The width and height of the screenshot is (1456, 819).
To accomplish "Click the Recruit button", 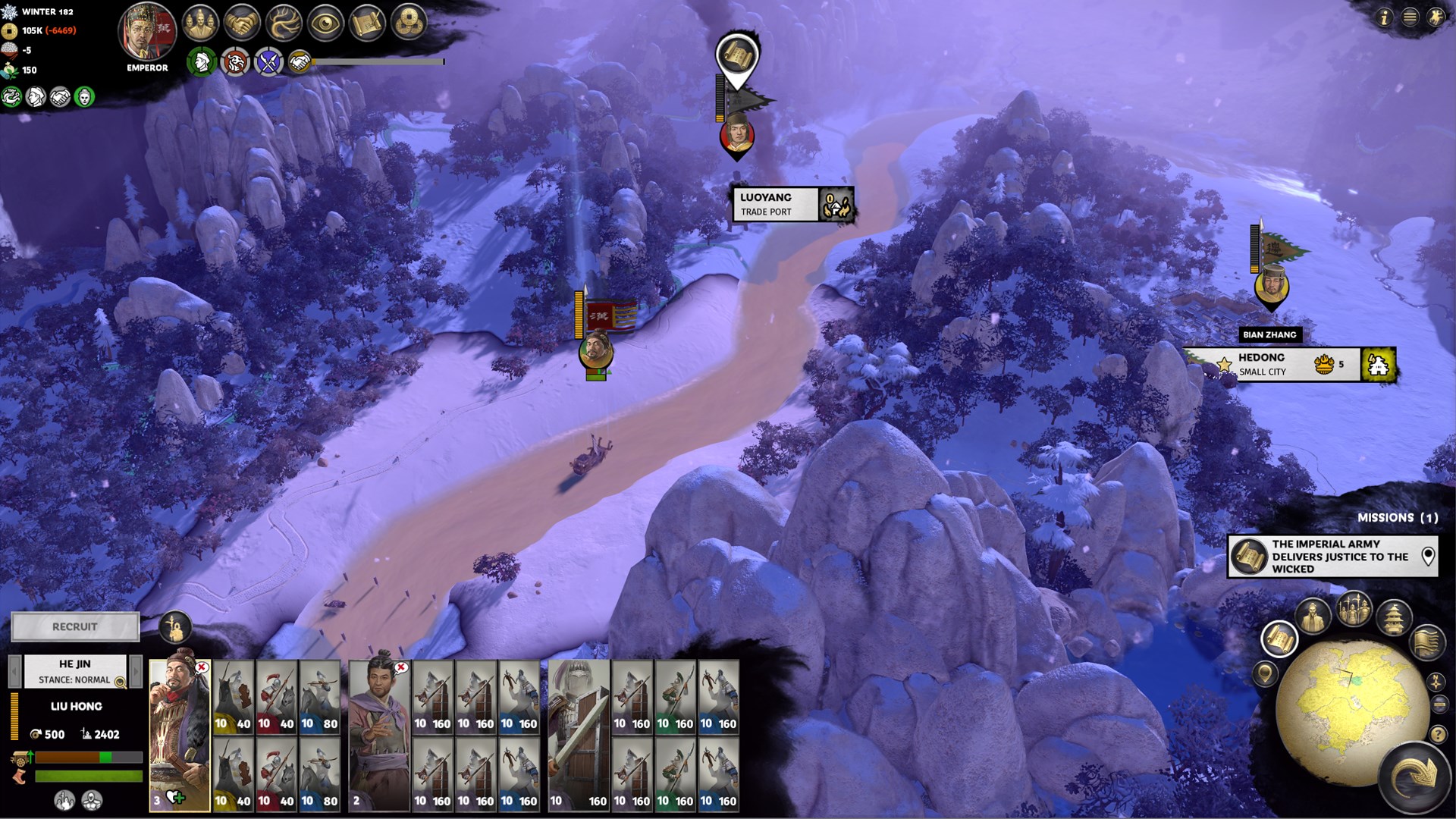I will [75, 626].
